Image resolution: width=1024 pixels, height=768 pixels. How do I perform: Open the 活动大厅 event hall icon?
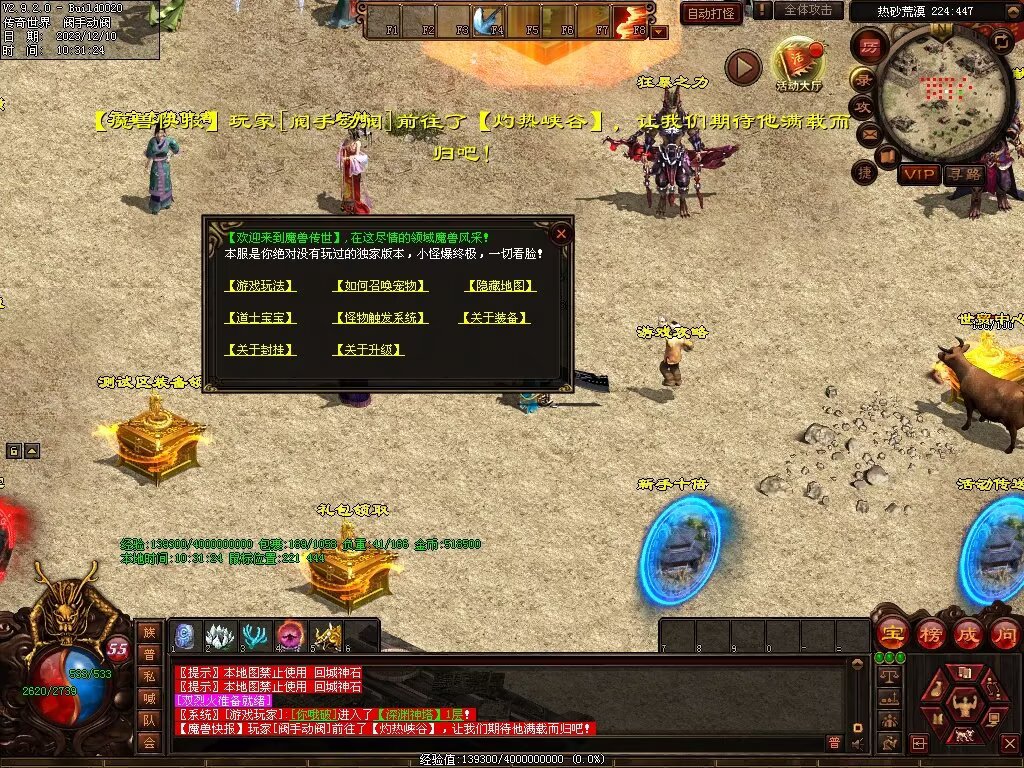(797, 64)
